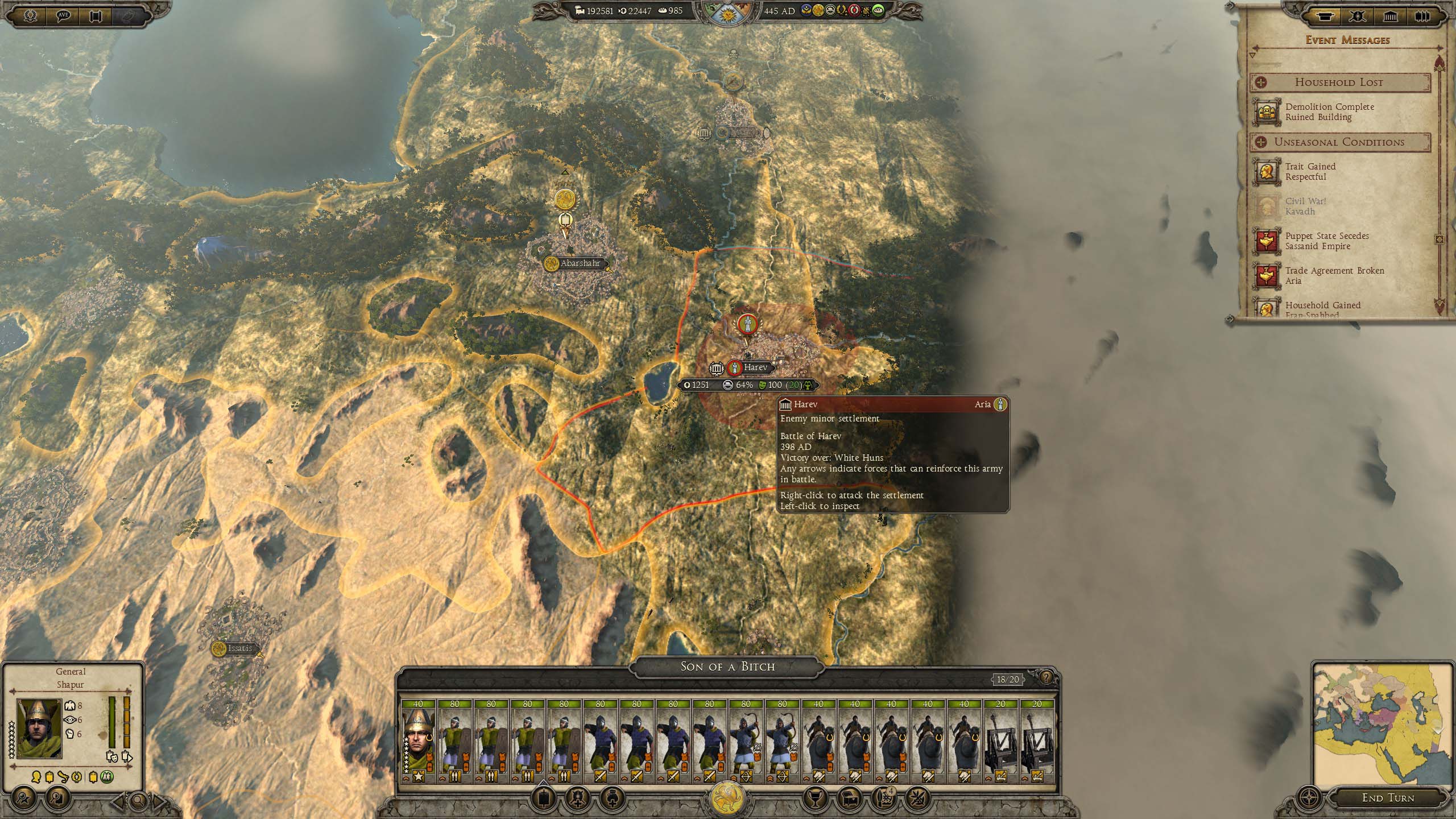Screen dimensions: 1456x819
Task: Switch to the provinces temple-icon tab
Action: tap(1390, 16)
